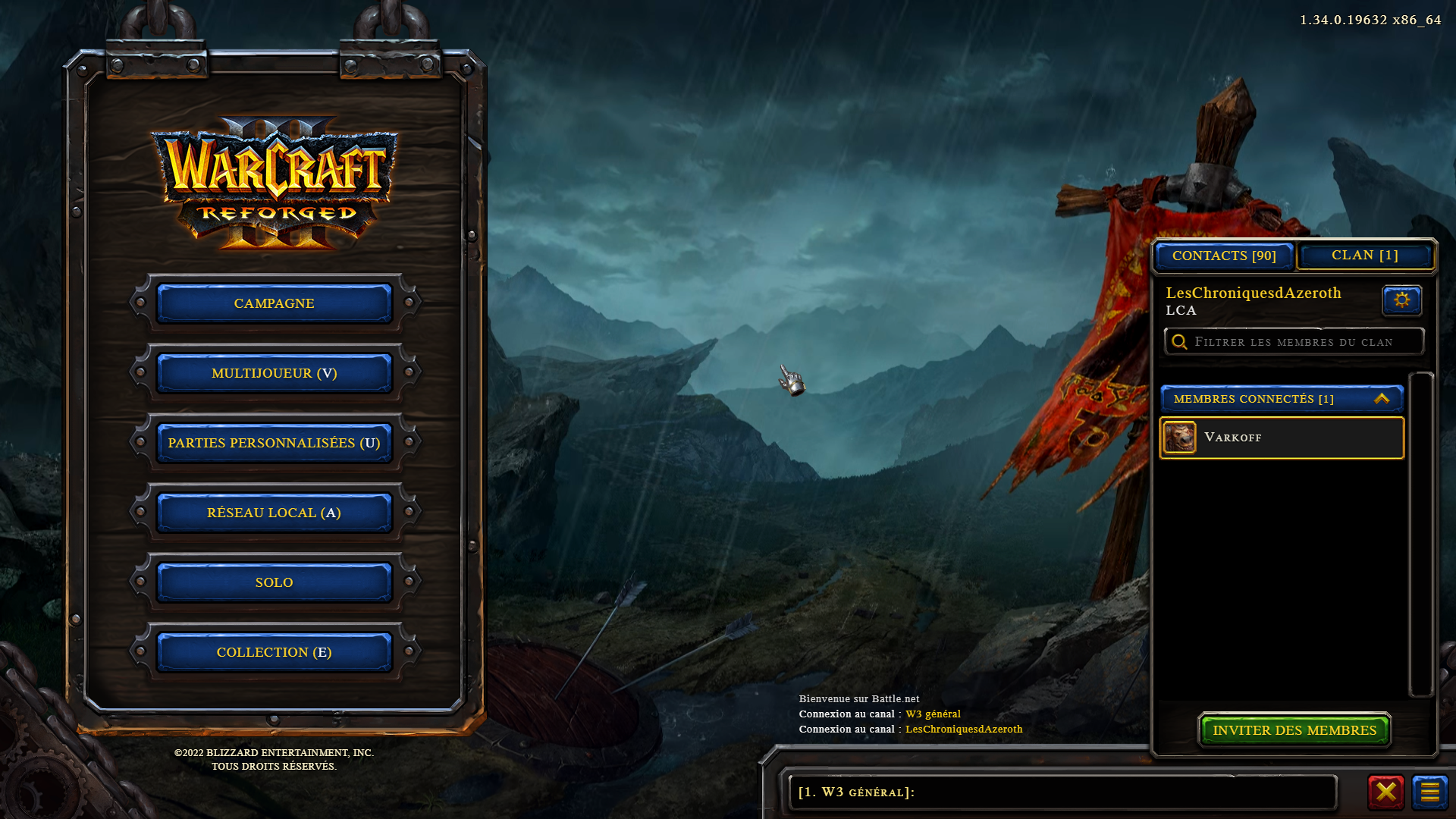Click the clan member filter field

click(1294, 342)
